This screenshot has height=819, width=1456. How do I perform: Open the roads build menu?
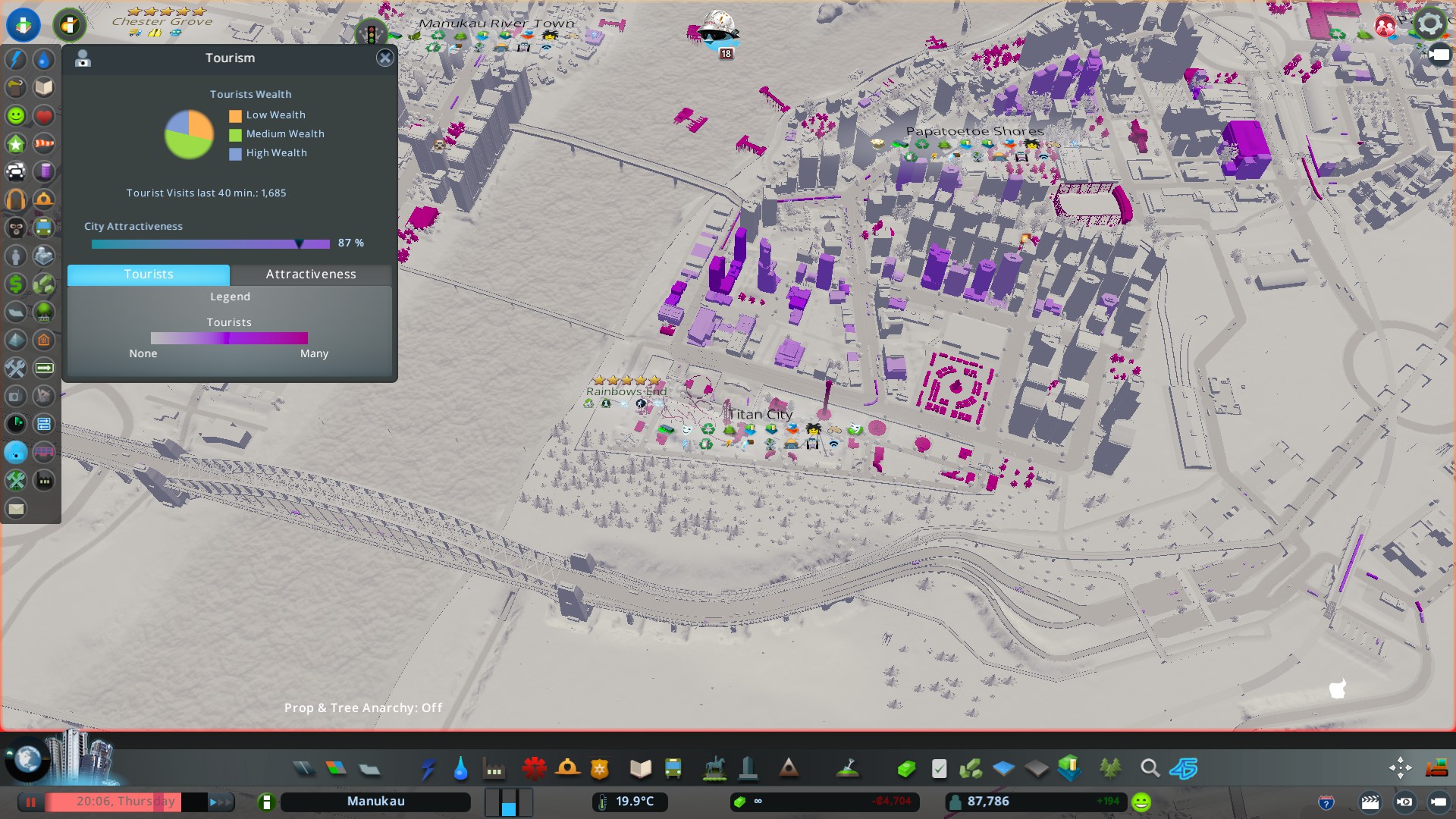tap(303, 769)
